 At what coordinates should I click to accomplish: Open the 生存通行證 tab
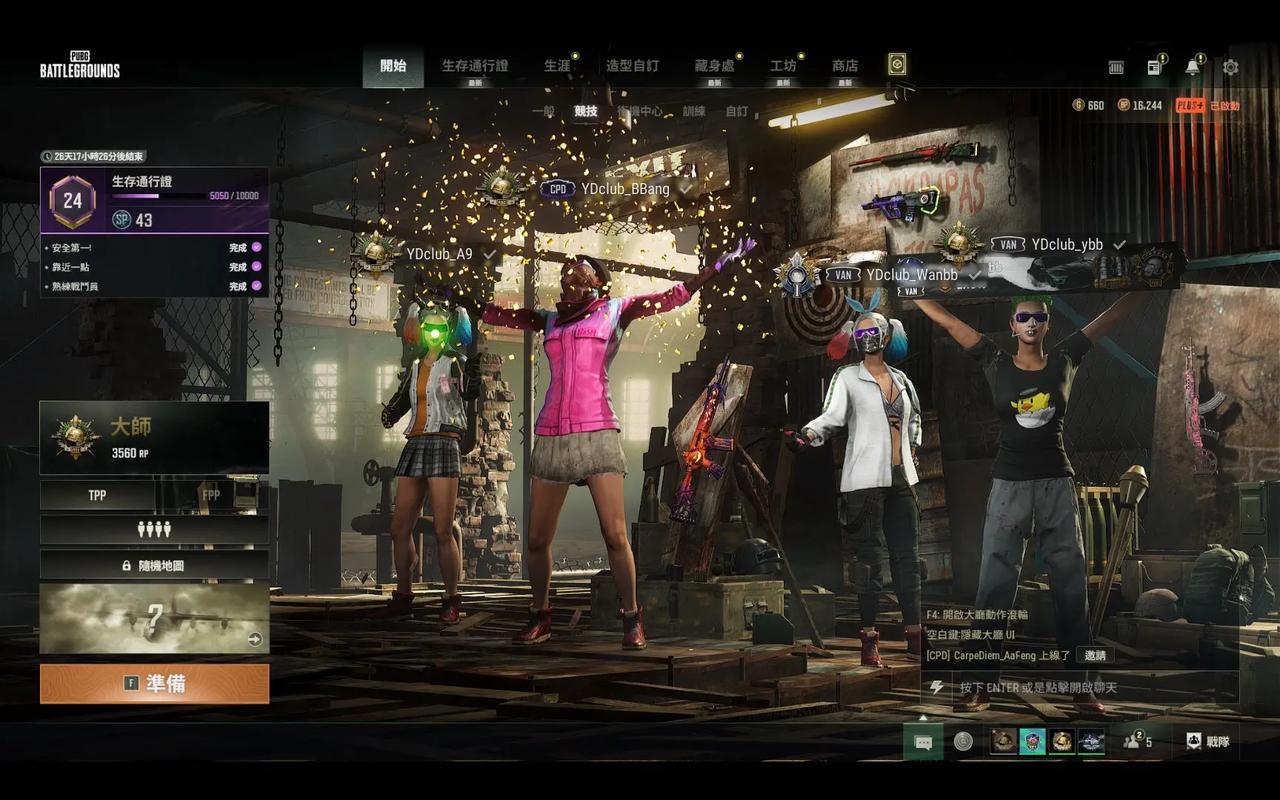point(475,66)
